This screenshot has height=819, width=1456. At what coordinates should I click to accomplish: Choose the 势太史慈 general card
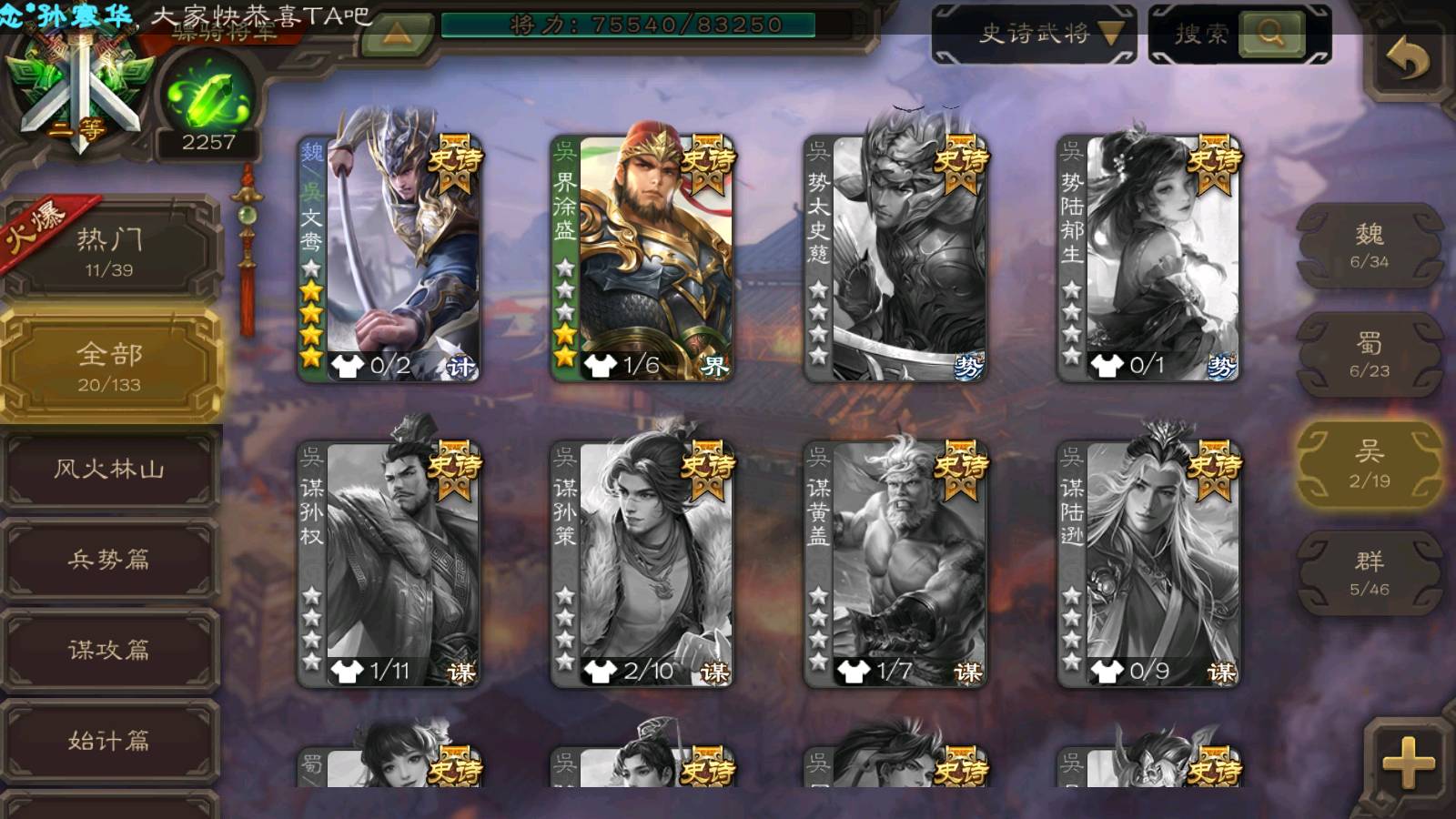pyautogui.click(x=895, y=259)
